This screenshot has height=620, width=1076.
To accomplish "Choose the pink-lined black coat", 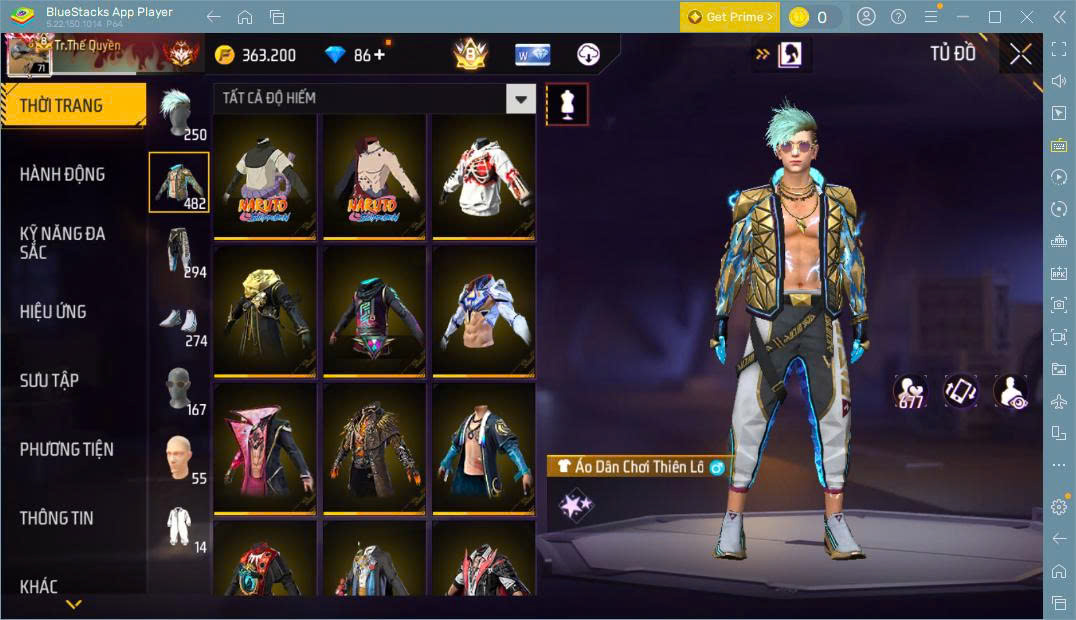I will (x=265, y=447).
